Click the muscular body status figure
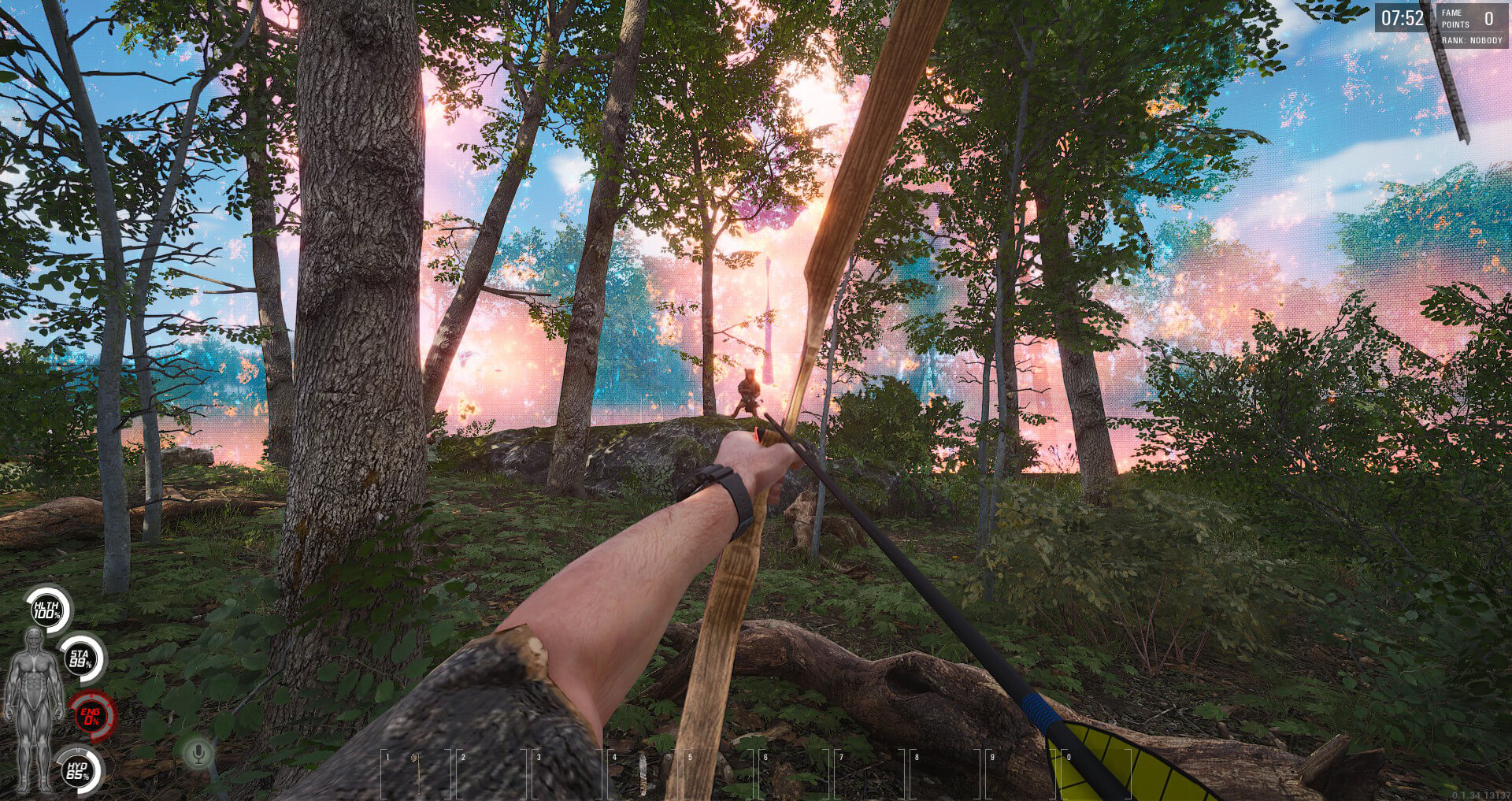 33,707
